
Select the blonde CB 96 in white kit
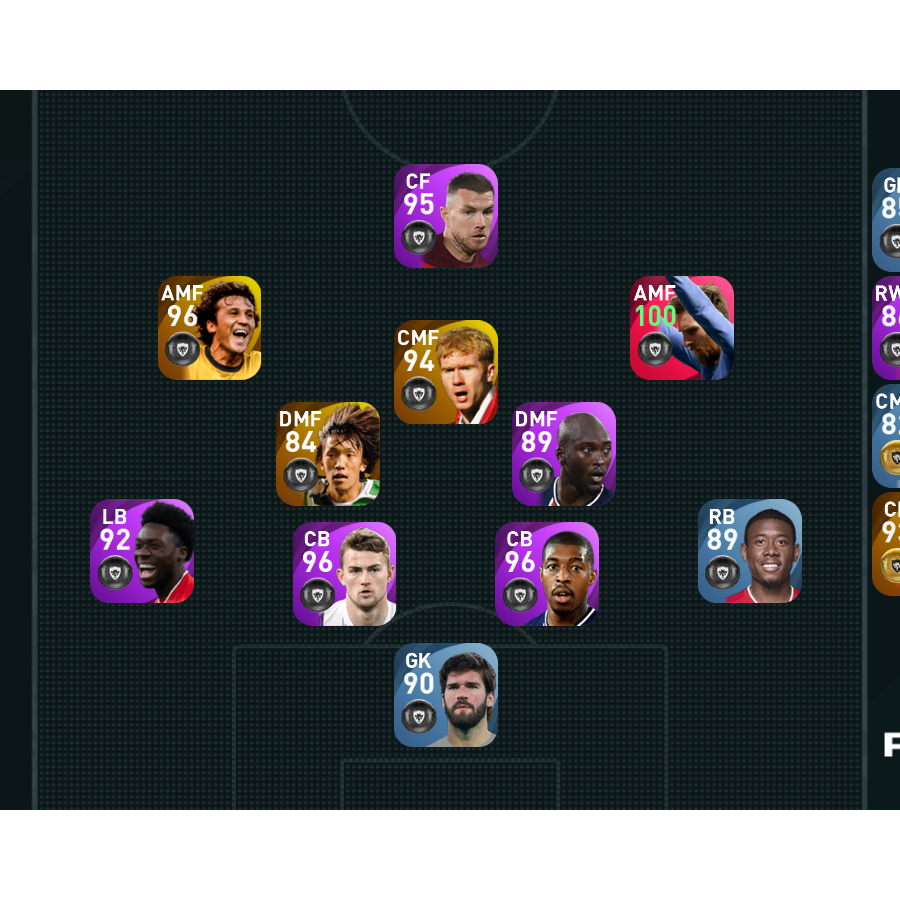point(345,574)
